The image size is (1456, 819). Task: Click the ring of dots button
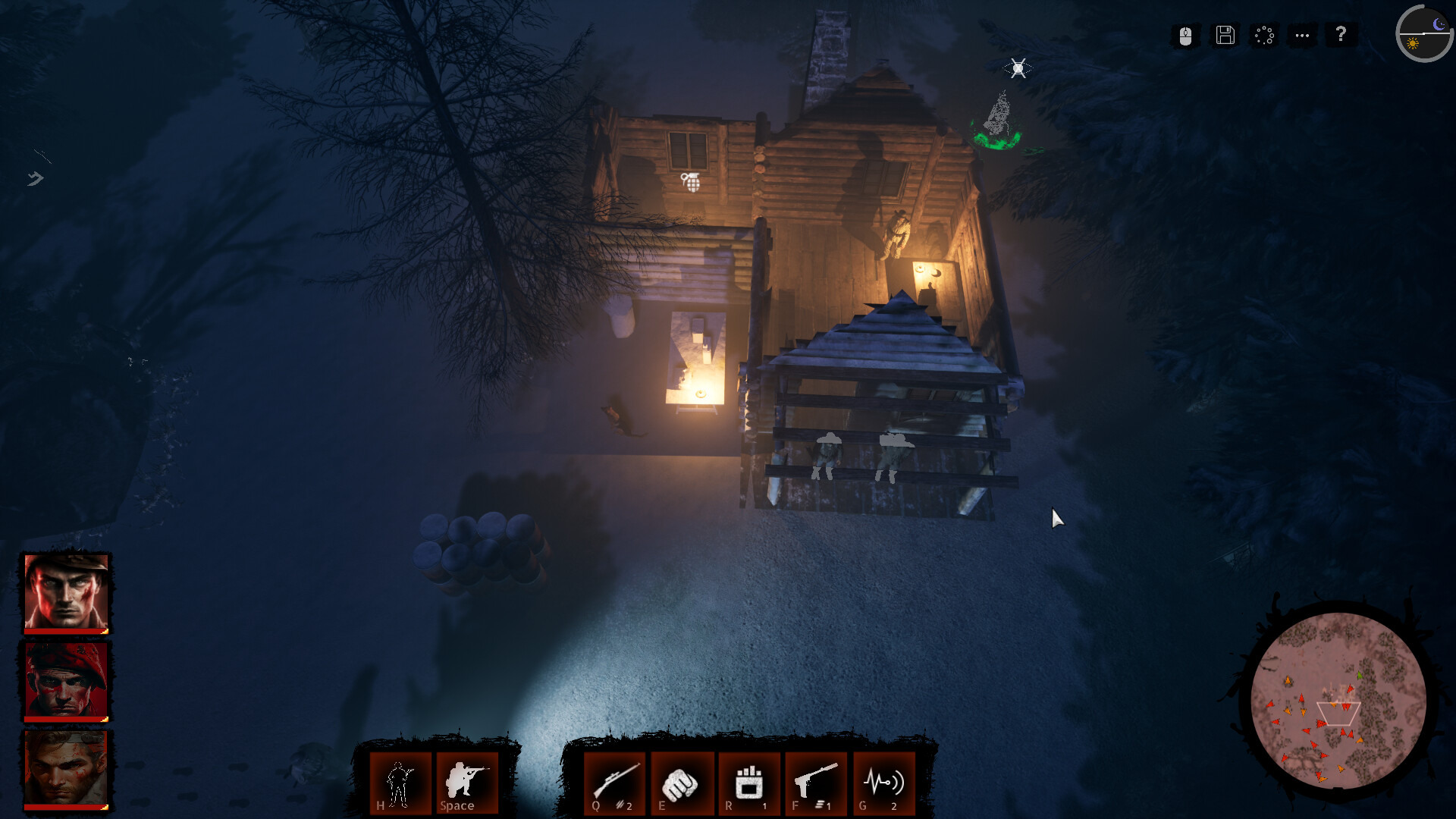coord(1264,36)
